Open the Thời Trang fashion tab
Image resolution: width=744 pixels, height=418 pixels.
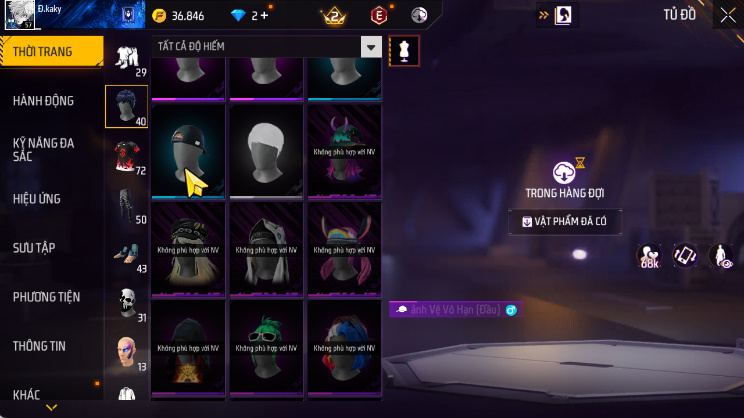pyautogui.click(x=50, y=51)
